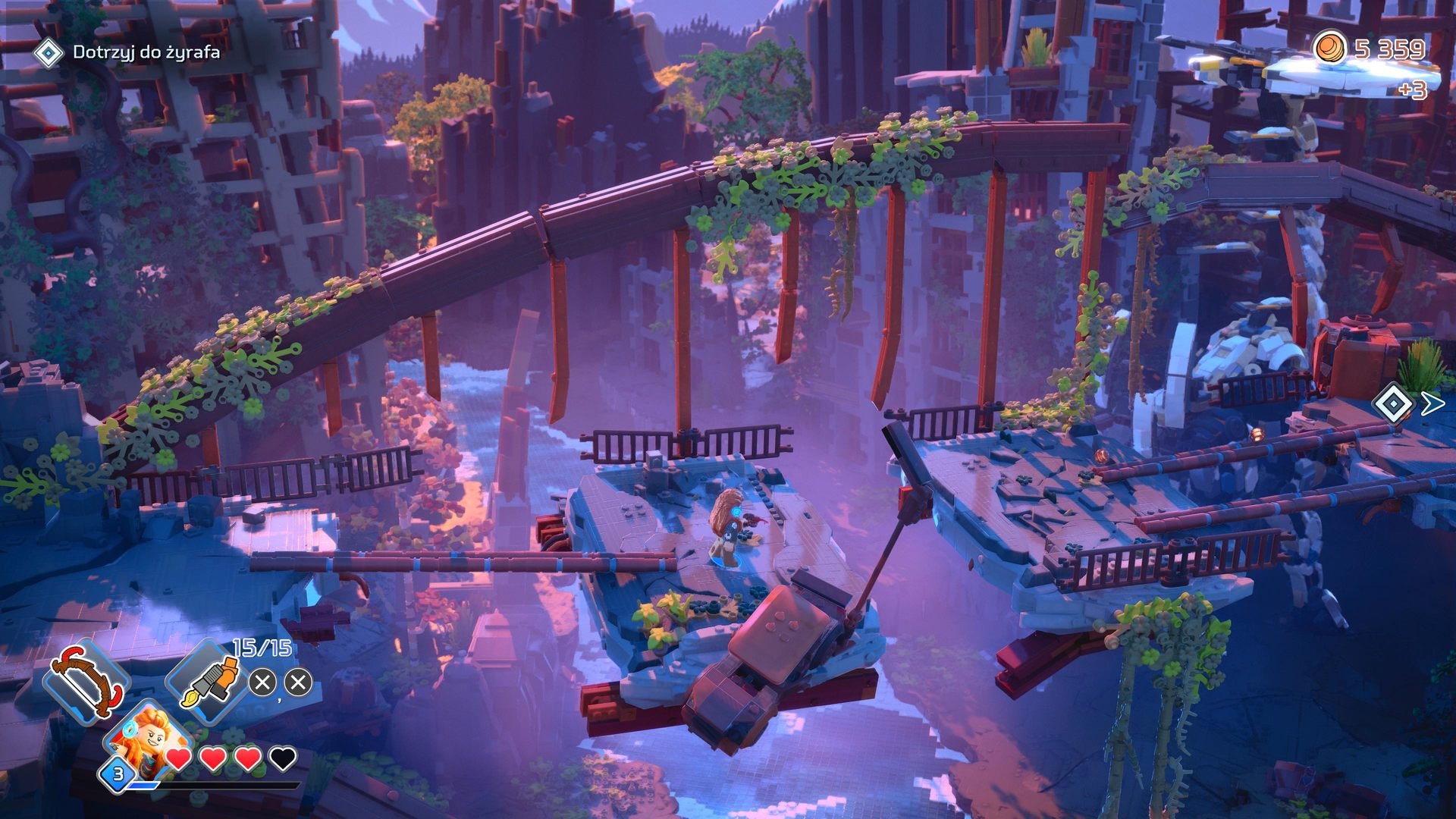Toggle the first X ammo charge indicator
This screenshot has width=1456, height=819.
pos(262,681)
